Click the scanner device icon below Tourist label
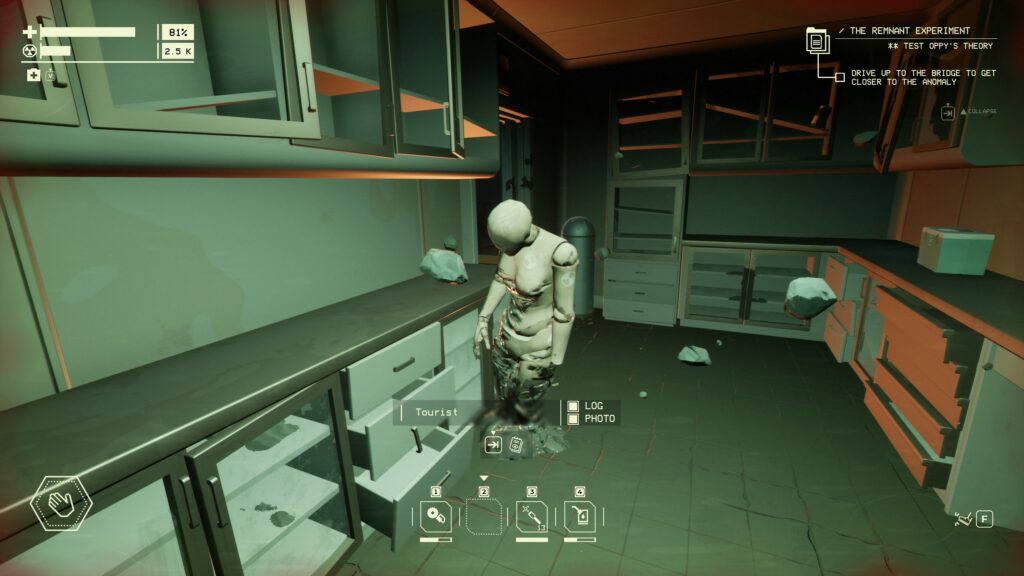The height and width of the screenshot is (576, 1024). pyautogui.click(x=516, y=445)
